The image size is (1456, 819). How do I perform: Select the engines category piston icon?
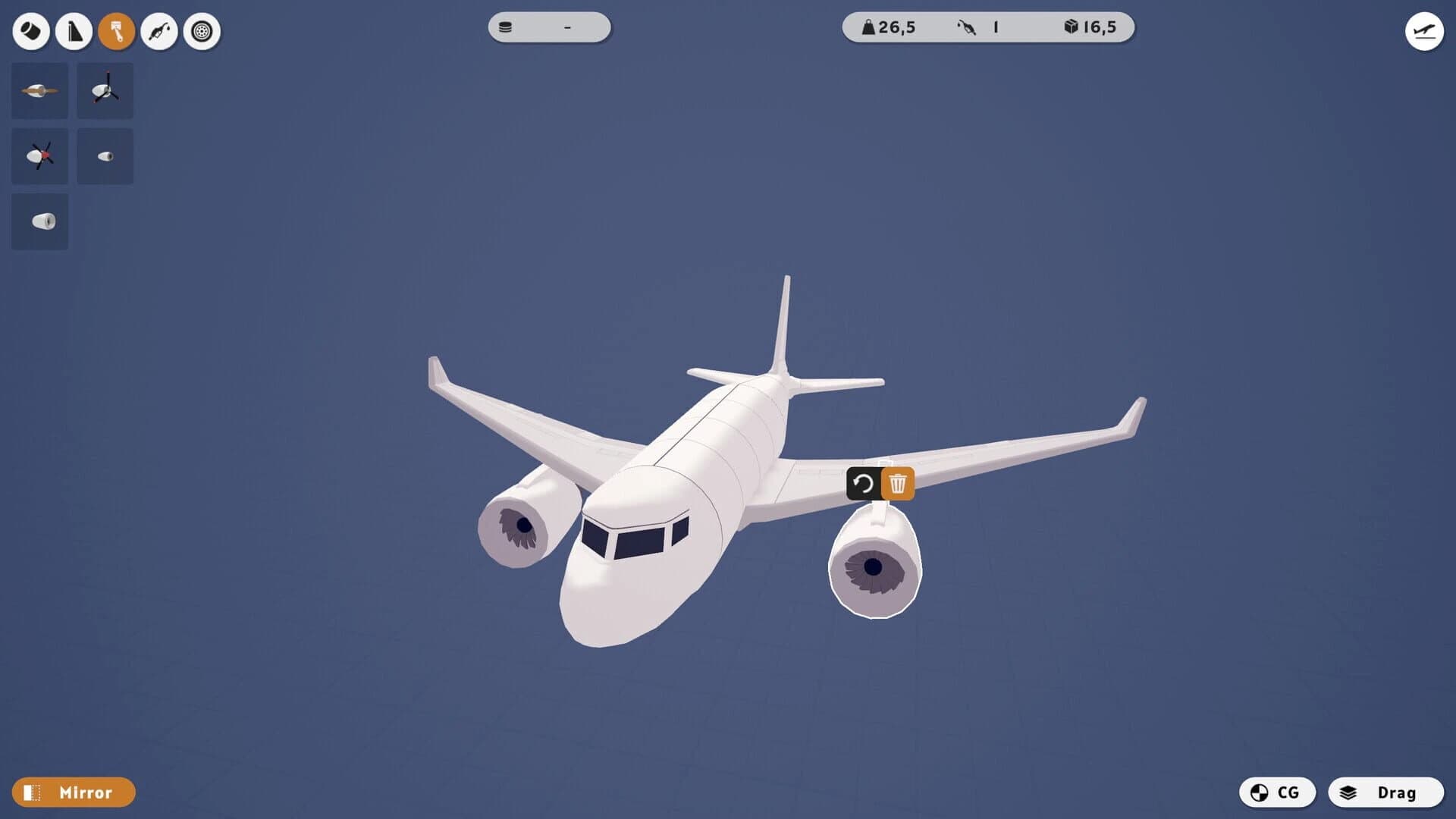pyautogui.click(x=117, y=32)
